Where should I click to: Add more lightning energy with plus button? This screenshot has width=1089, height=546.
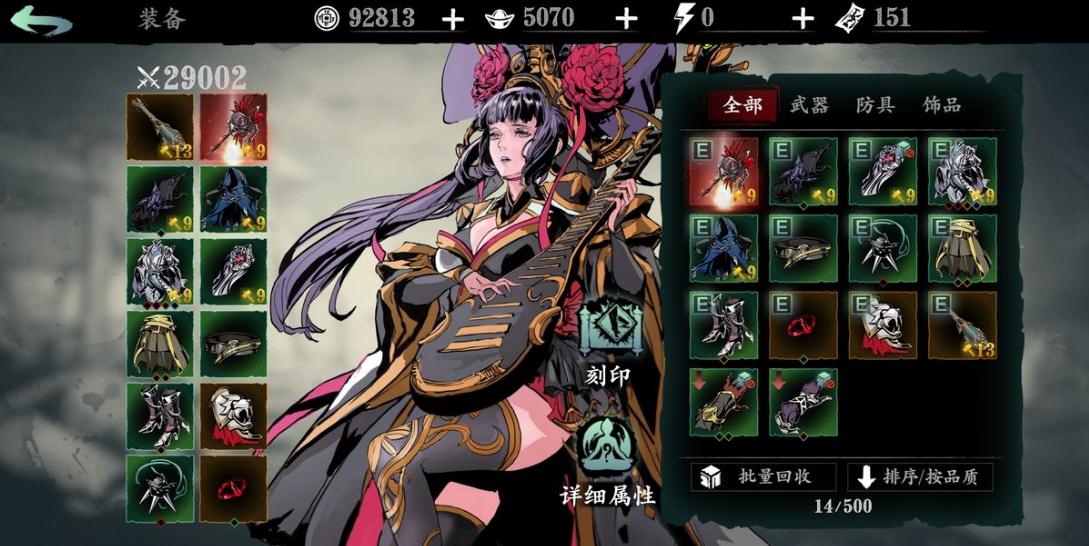pyautogui.click(x=802, y=18)
